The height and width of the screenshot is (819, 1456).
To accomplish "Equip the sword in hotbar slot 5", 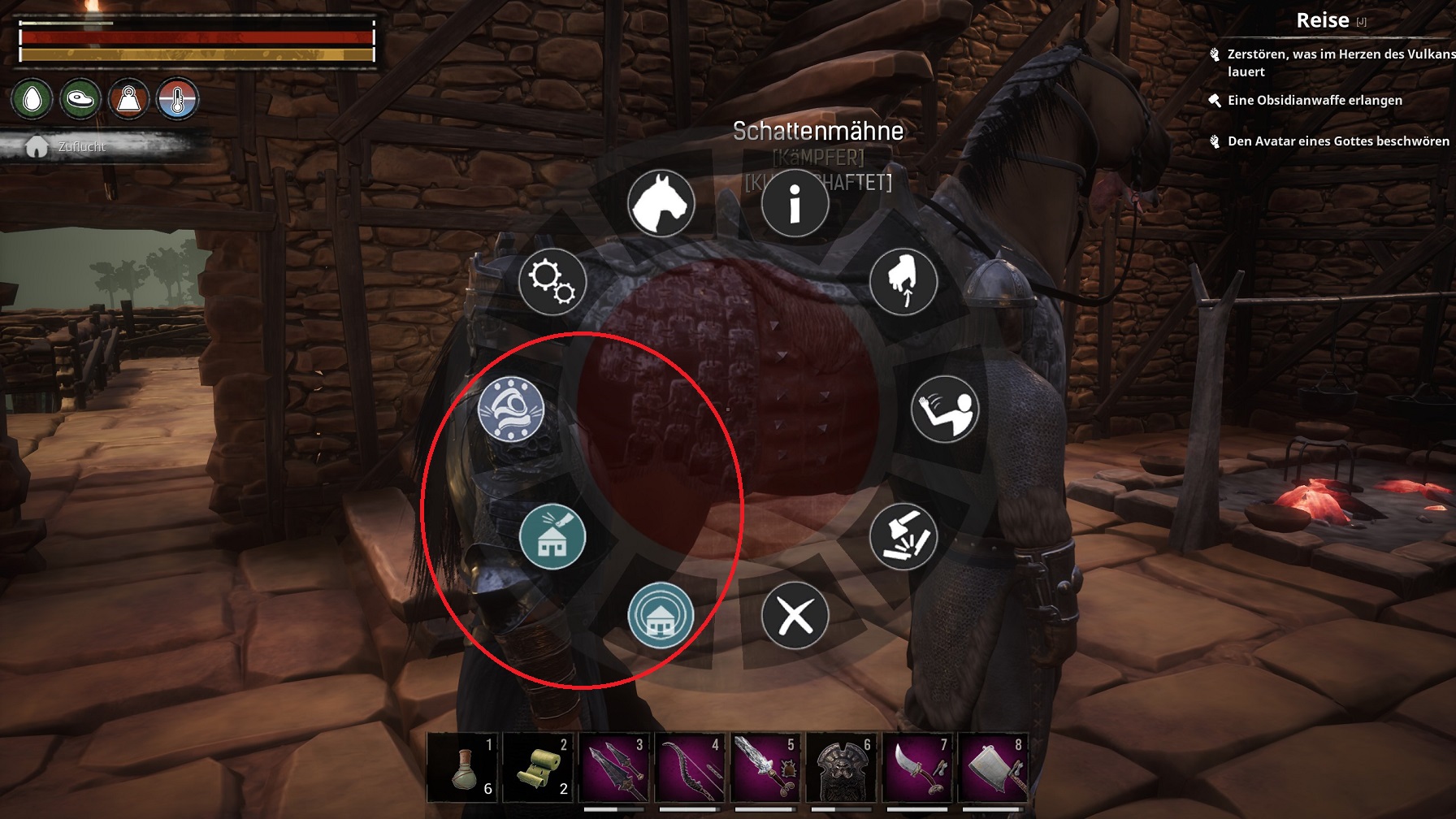I will 765,768.
